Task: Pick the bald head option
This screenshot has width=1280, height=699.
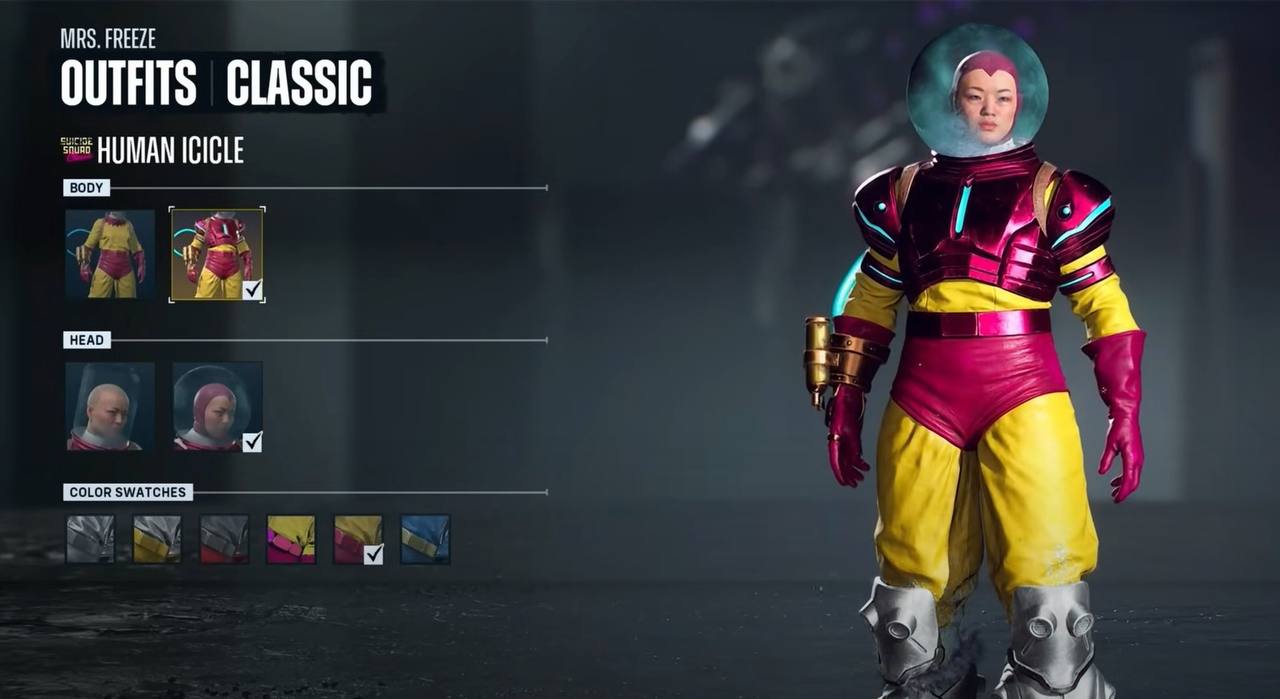Action: (110, 406)
